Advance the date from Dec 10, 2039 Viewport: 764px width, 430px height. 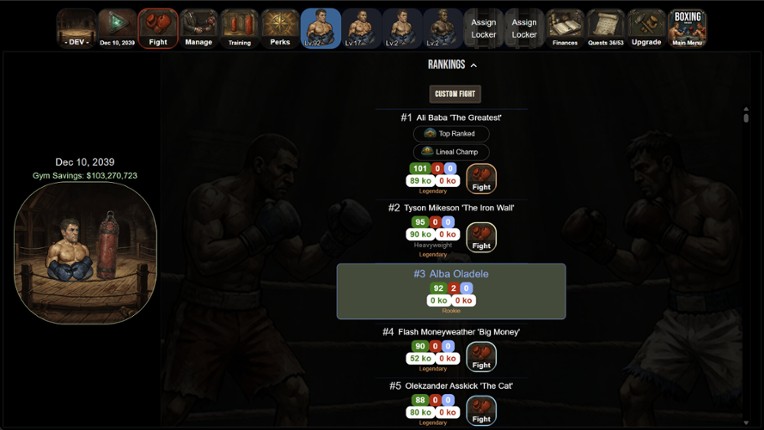117,28
